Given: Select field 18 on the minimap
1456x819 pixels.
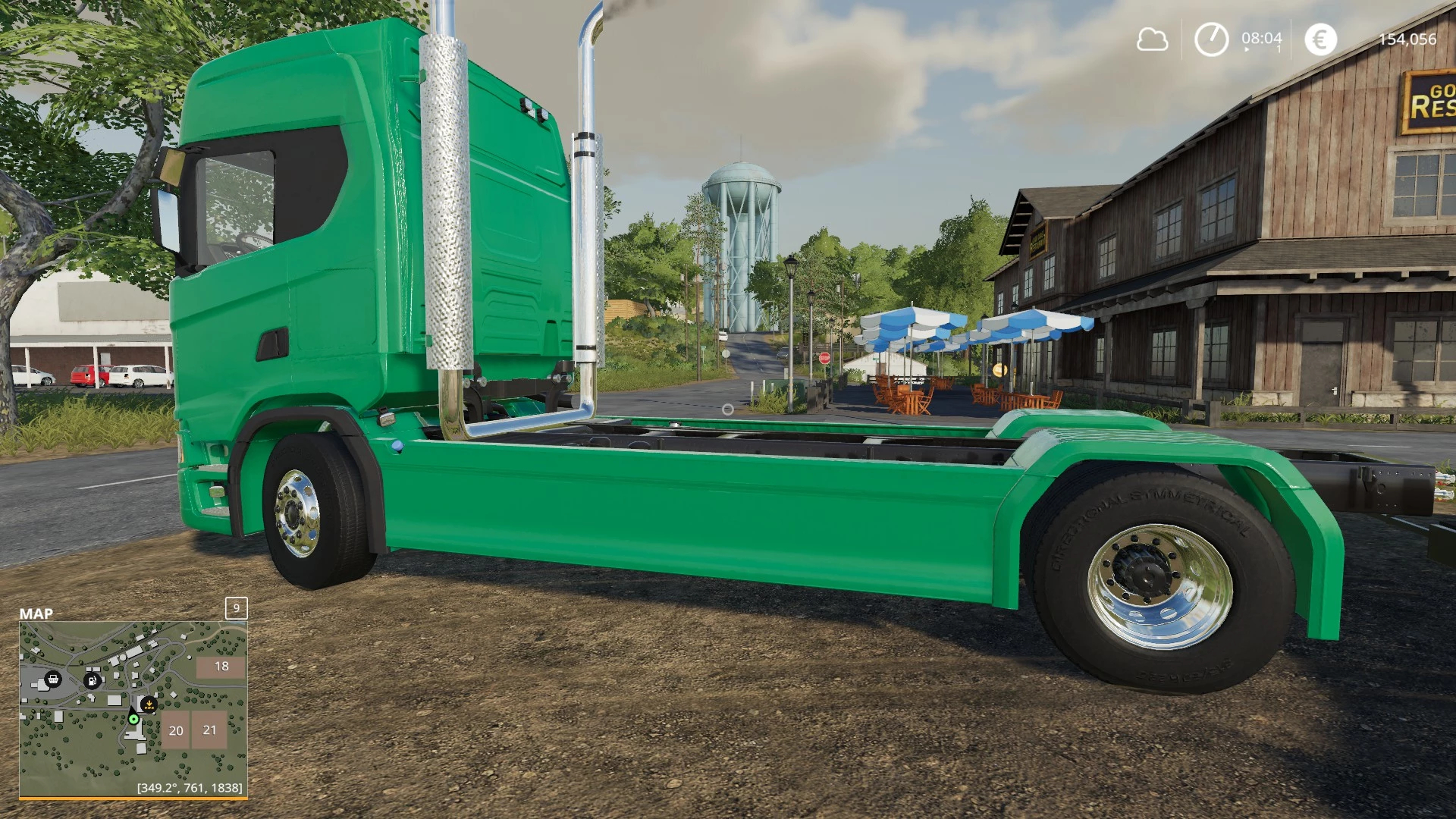Looking at the screenshot, I should (221, 667).
